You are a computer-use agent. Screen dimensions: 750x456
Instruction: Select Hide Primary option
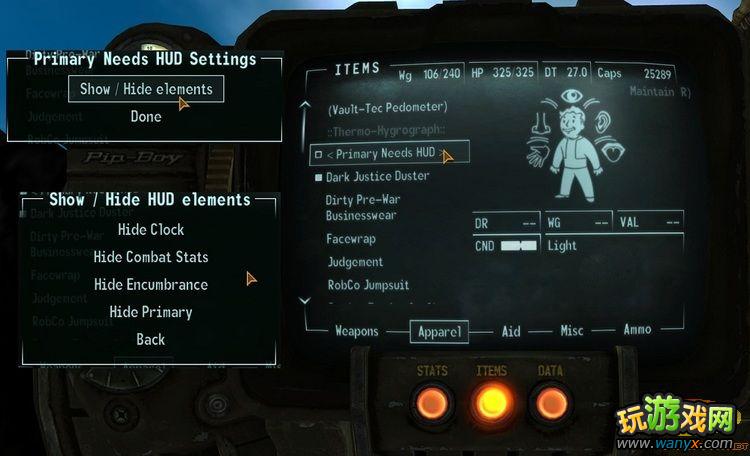(x=151, y=312)
